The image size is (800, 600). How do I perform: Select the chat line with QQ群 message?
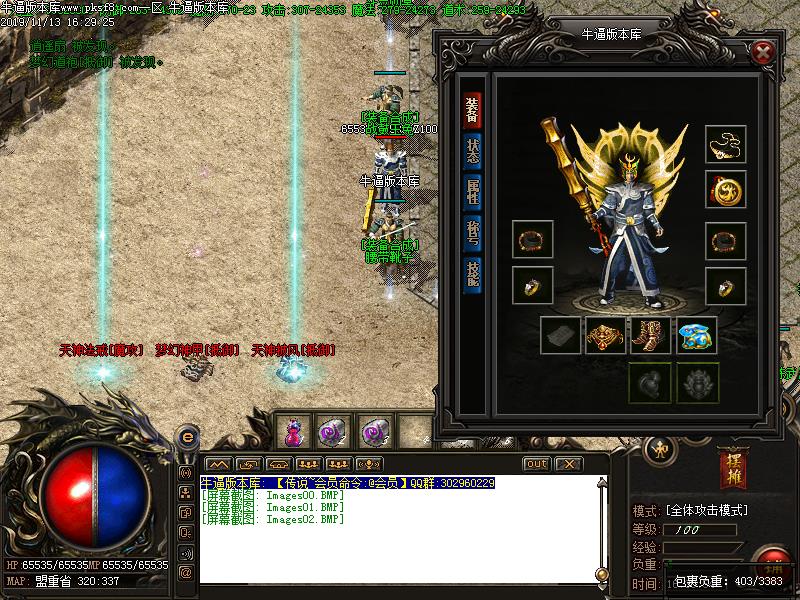pos(348,483)
